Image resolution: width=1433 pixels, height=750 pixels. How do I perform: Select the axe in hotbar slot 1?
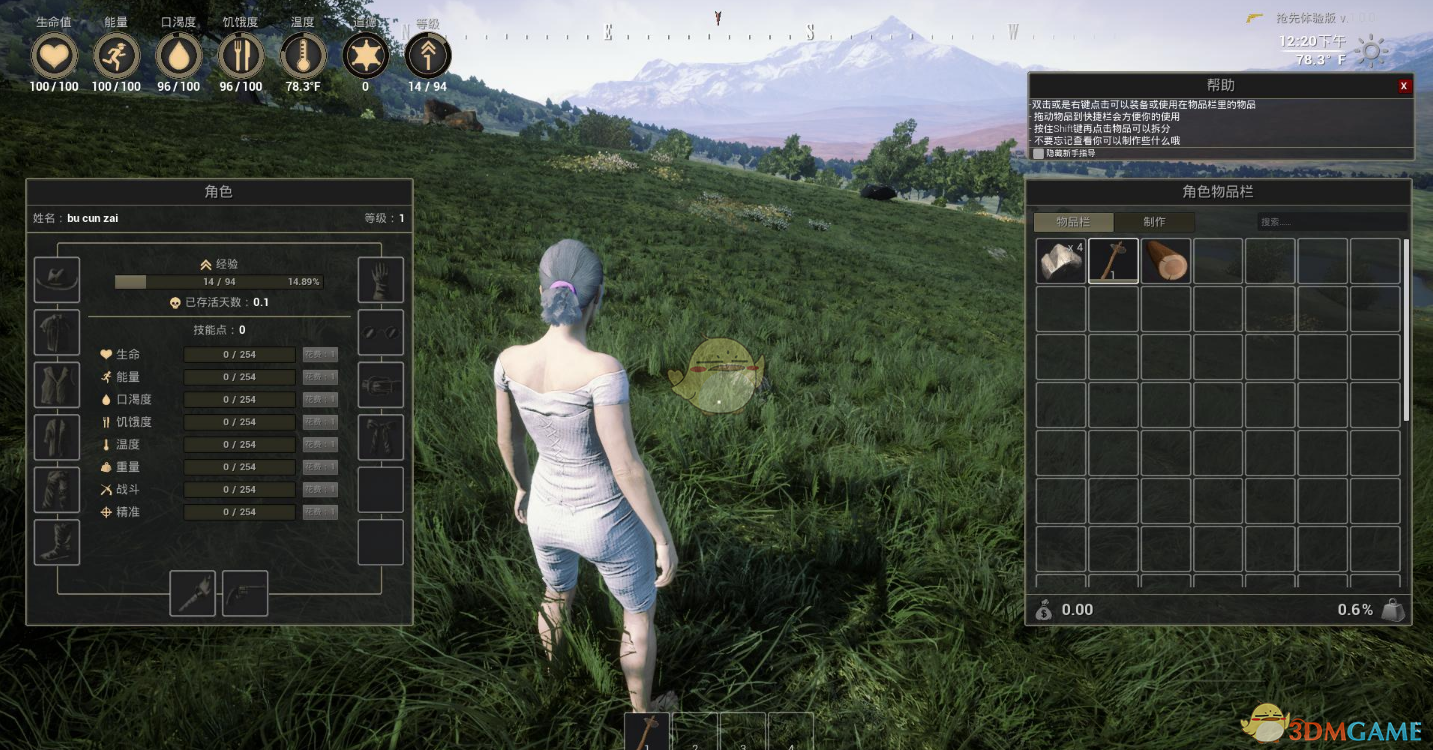[x=647, y=731]
